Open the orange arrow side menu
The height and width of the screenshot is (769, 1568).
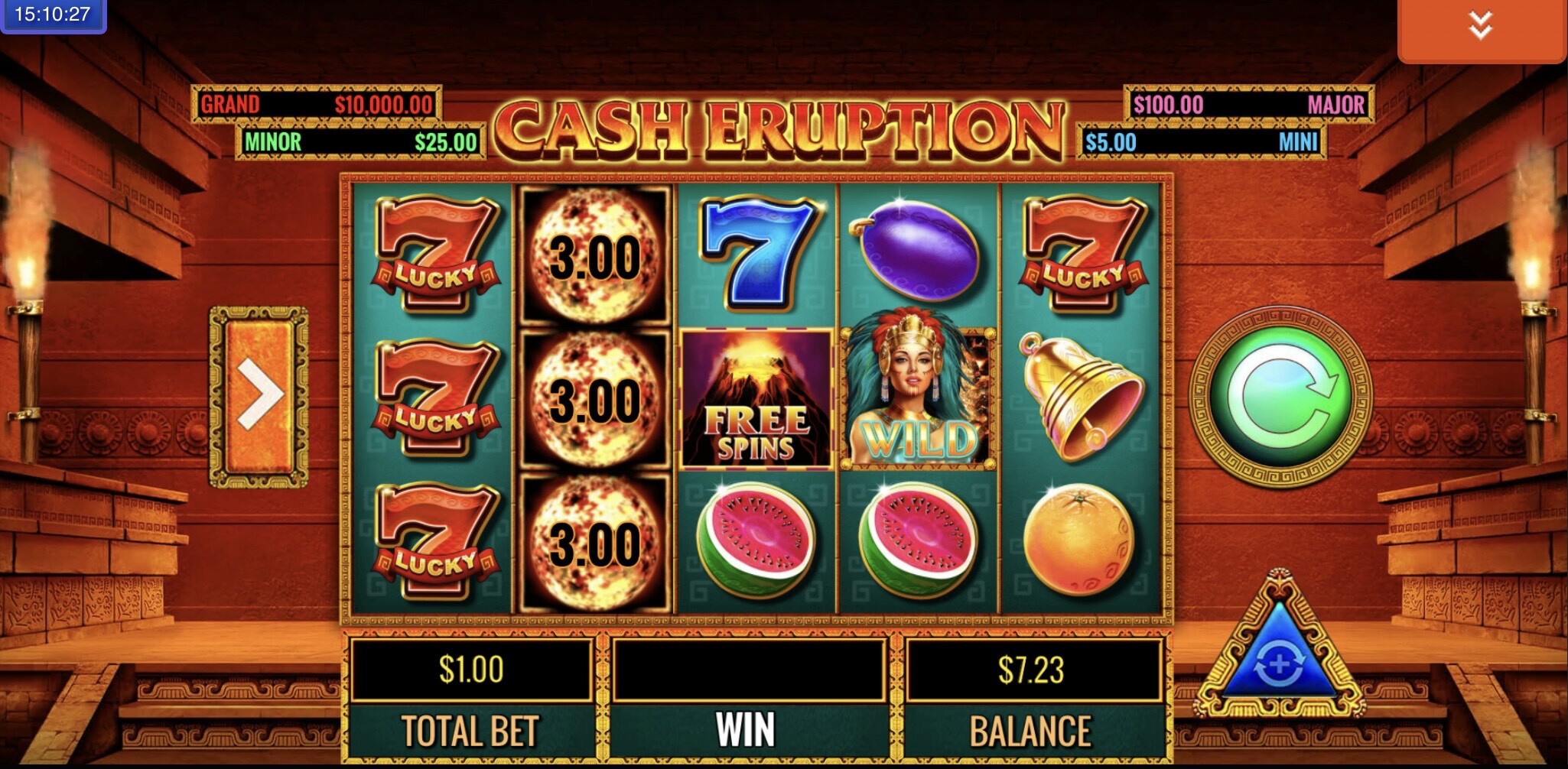click(259, 395)
